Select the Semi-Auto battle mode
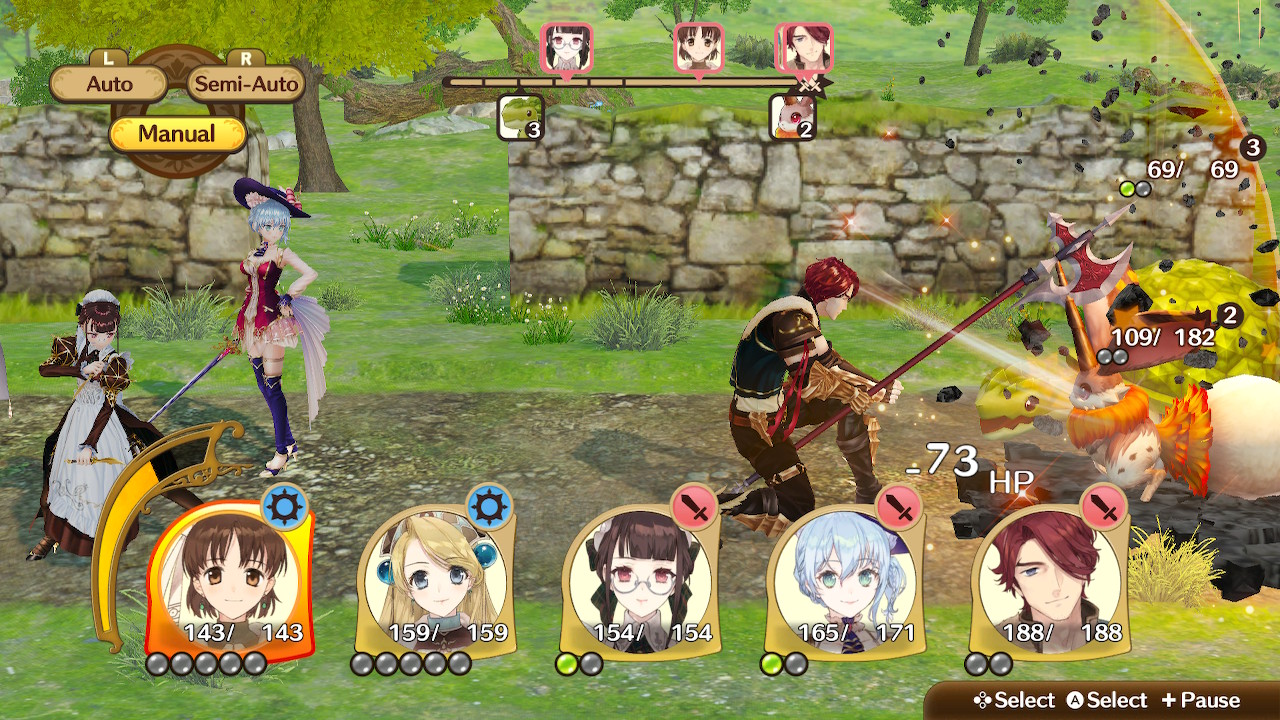Viewport: 1280px width, 720px height. (246, 84)
